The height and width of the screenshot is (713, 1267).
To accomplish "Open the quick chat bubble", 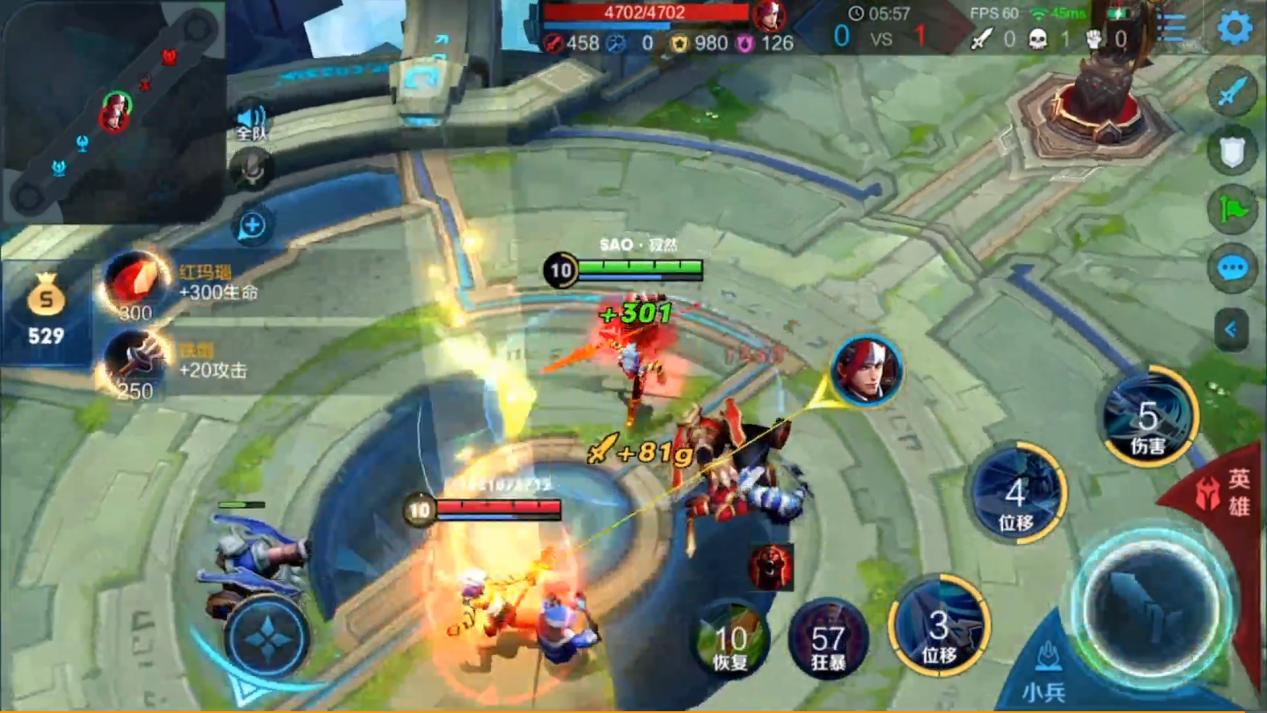I will pos(1233,268).
